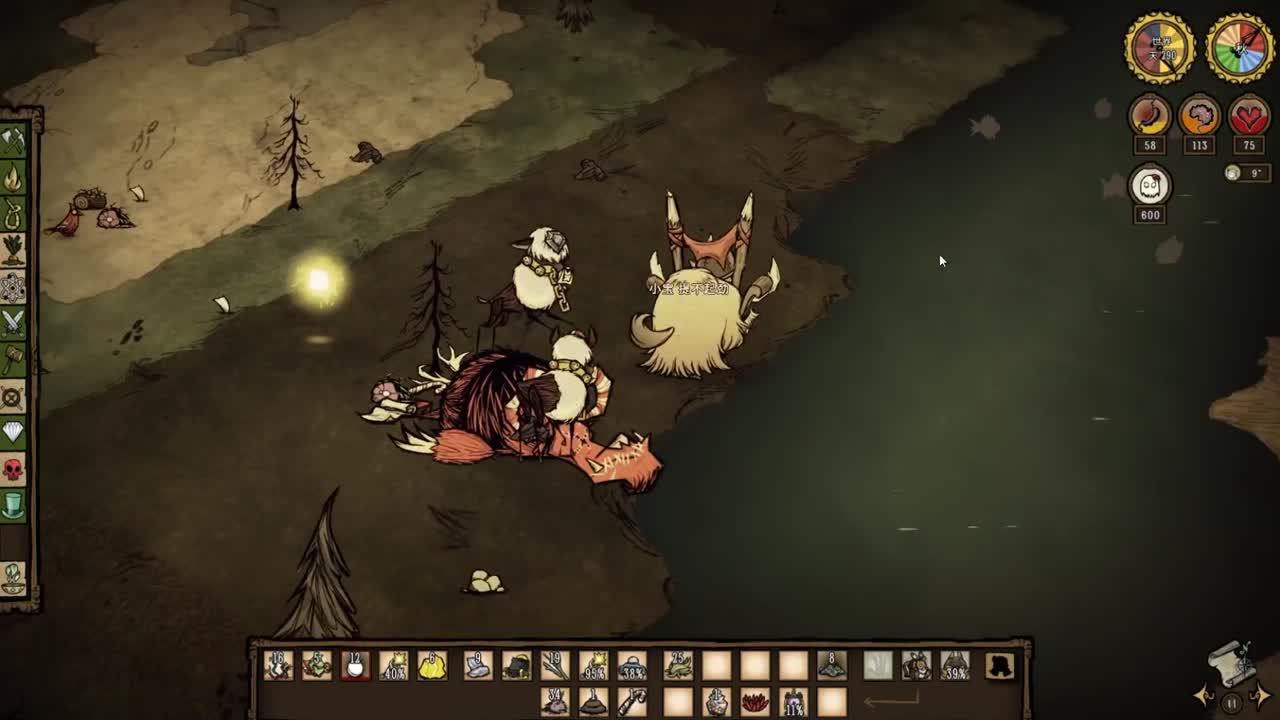Viewport: 1280px width, 720px height.
Task: Open the Structures hammer crafting tab
Action: coord(13,358)
